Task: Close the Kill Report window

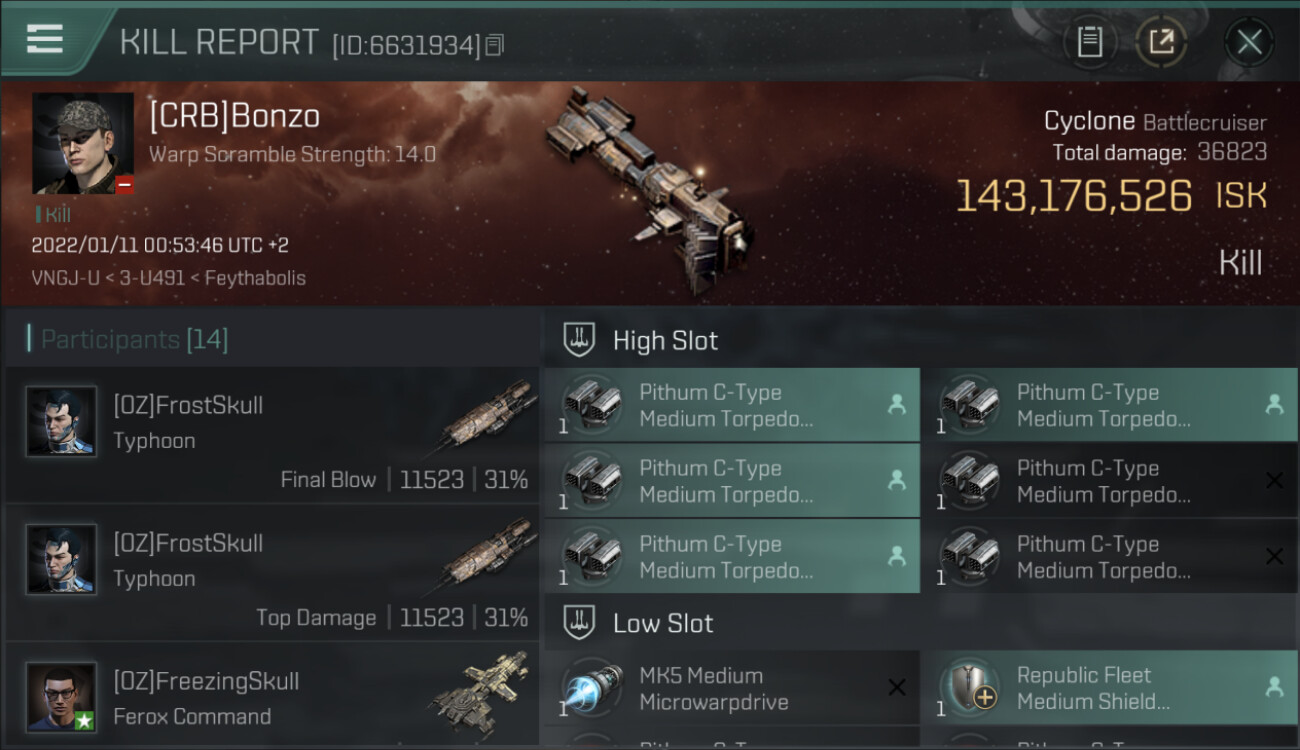Action: tap(1249, 42)
